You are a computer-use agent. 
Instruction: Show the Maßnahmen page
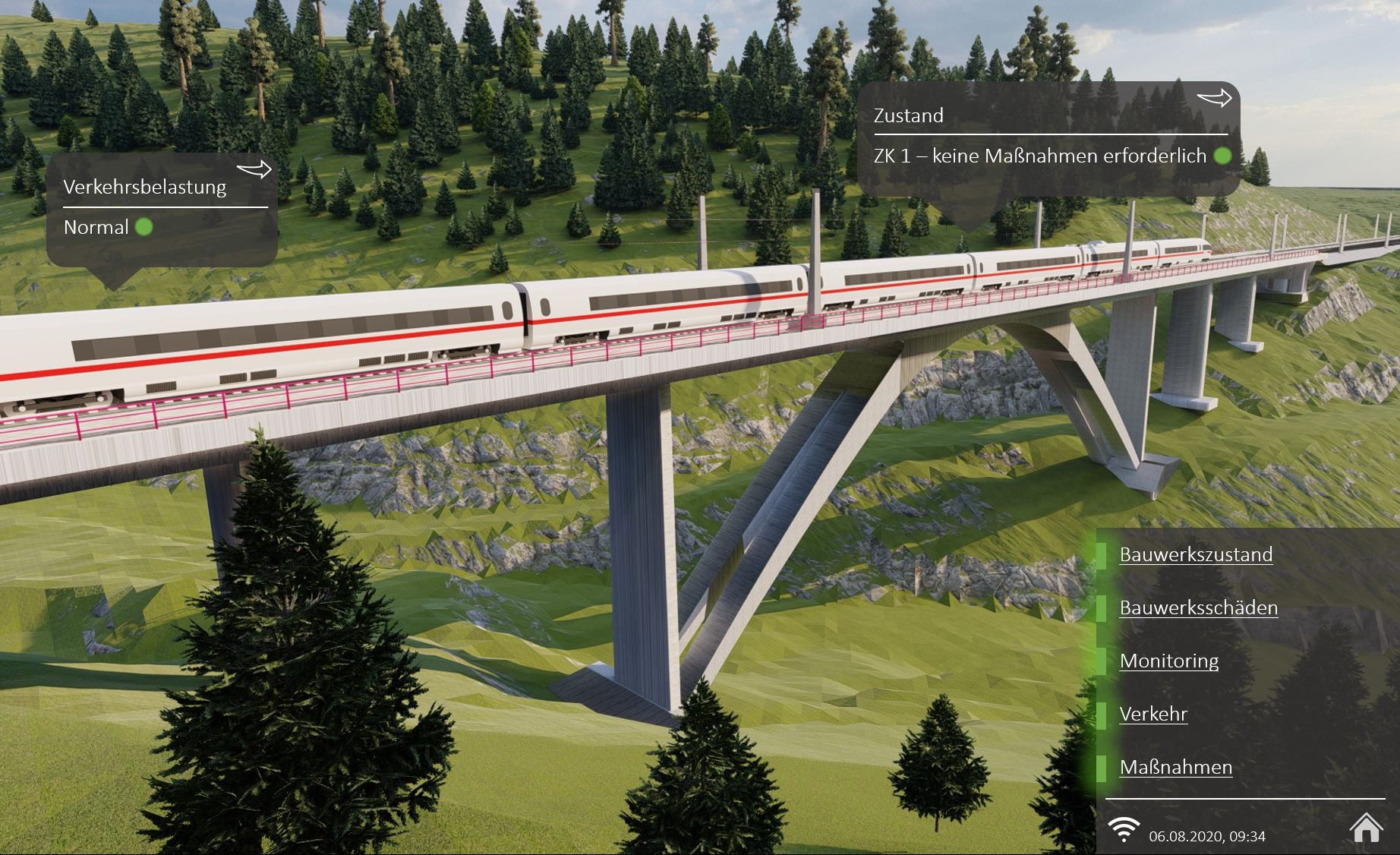click(1175, 767)
